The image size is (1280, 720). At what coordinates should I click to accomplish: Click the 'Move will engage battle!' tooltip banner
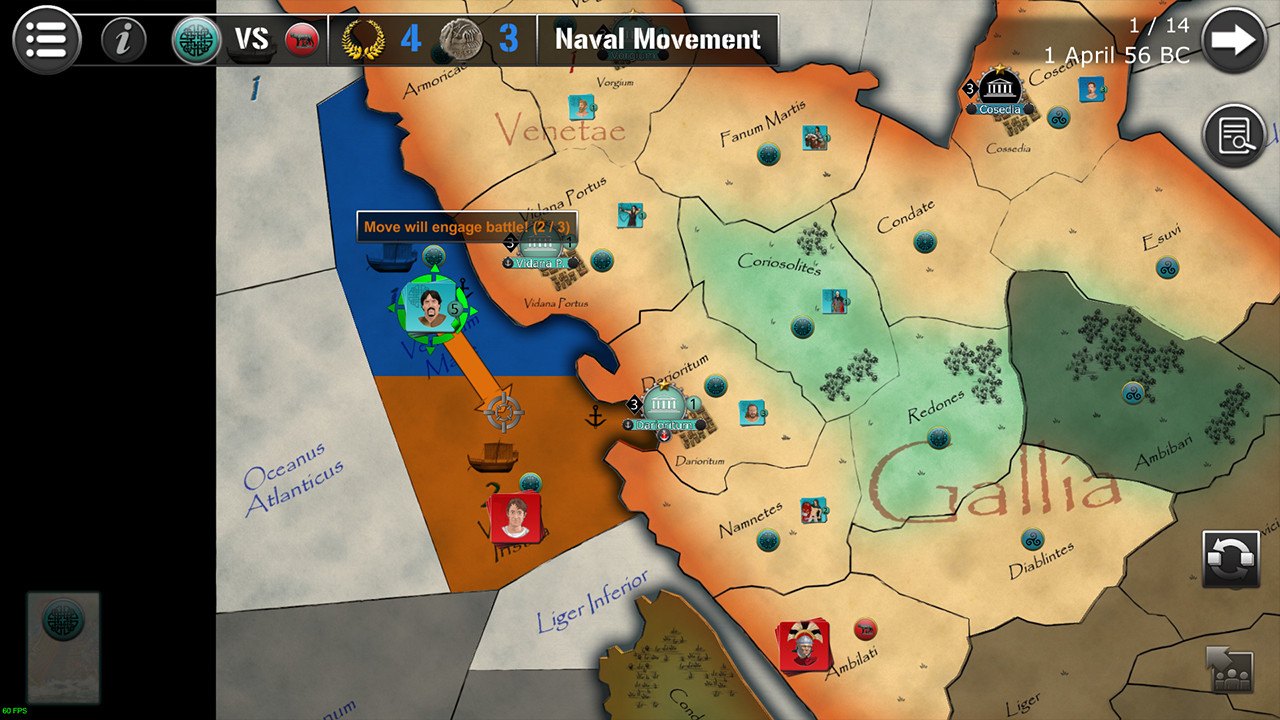coord(468,227)
